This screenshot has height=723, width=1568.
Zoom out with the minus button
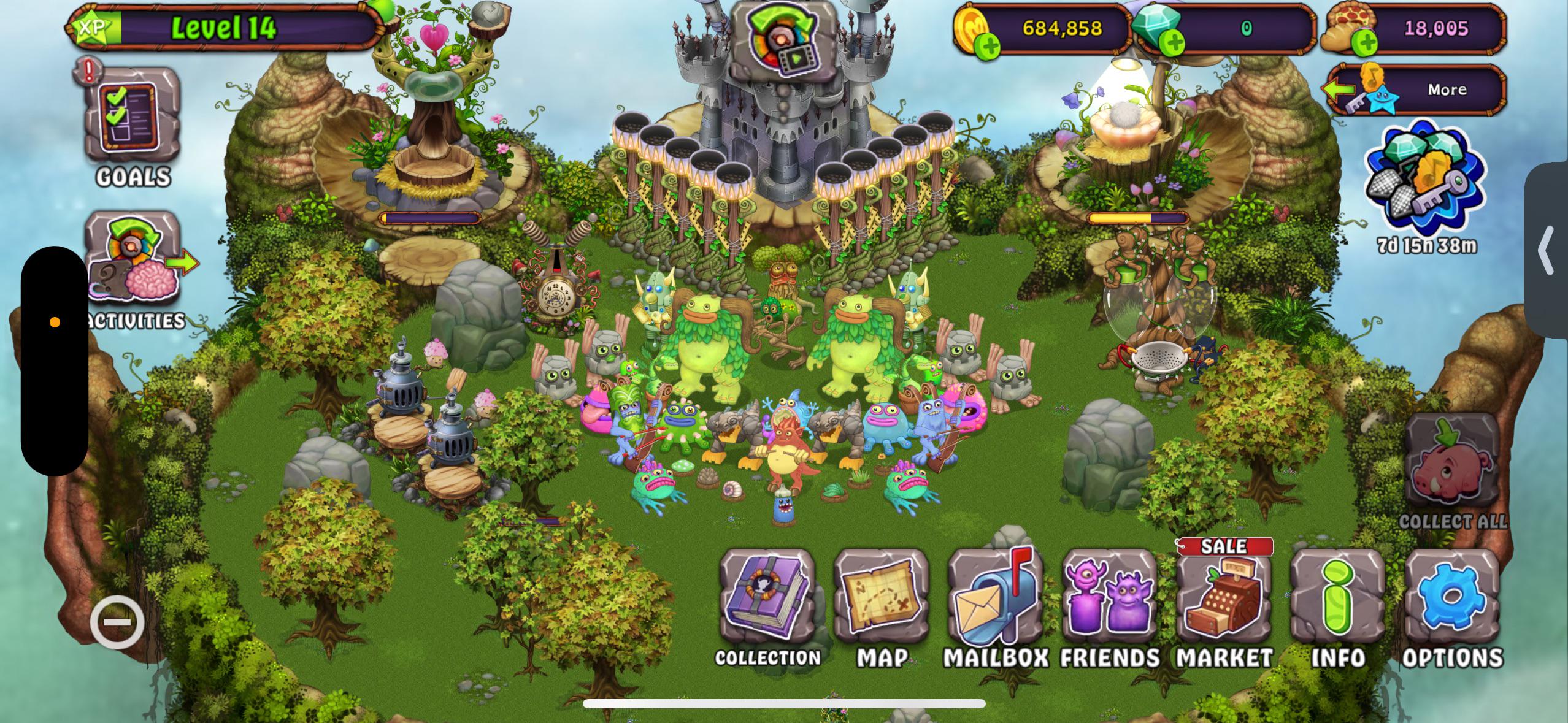pyautogui.click(x=117, y=622)
